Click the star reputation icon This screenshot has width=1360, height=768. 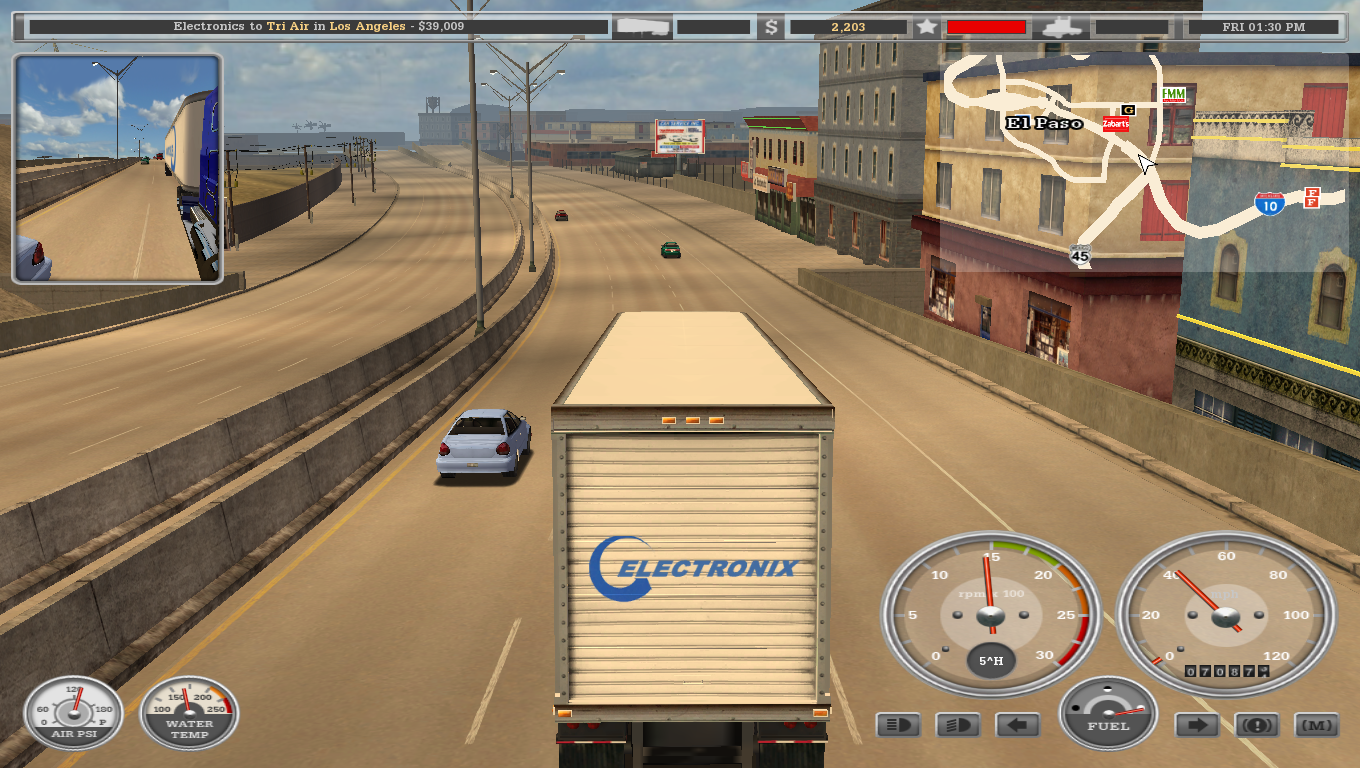927,27
